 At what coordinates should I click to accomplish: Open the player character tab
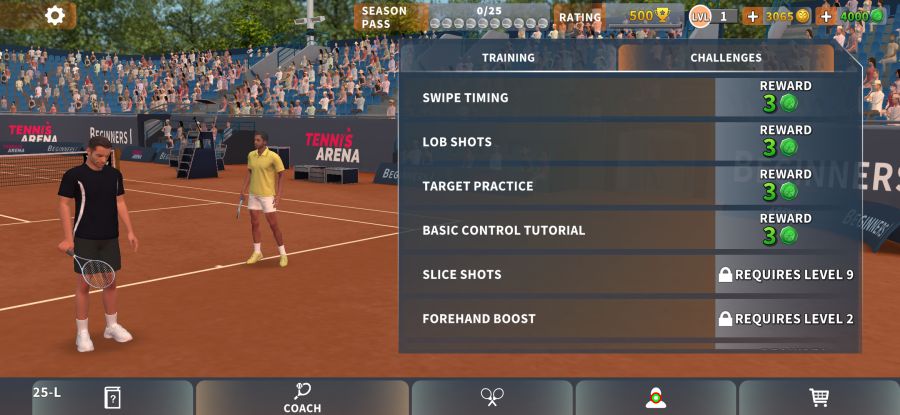click(x=655, y=397)
